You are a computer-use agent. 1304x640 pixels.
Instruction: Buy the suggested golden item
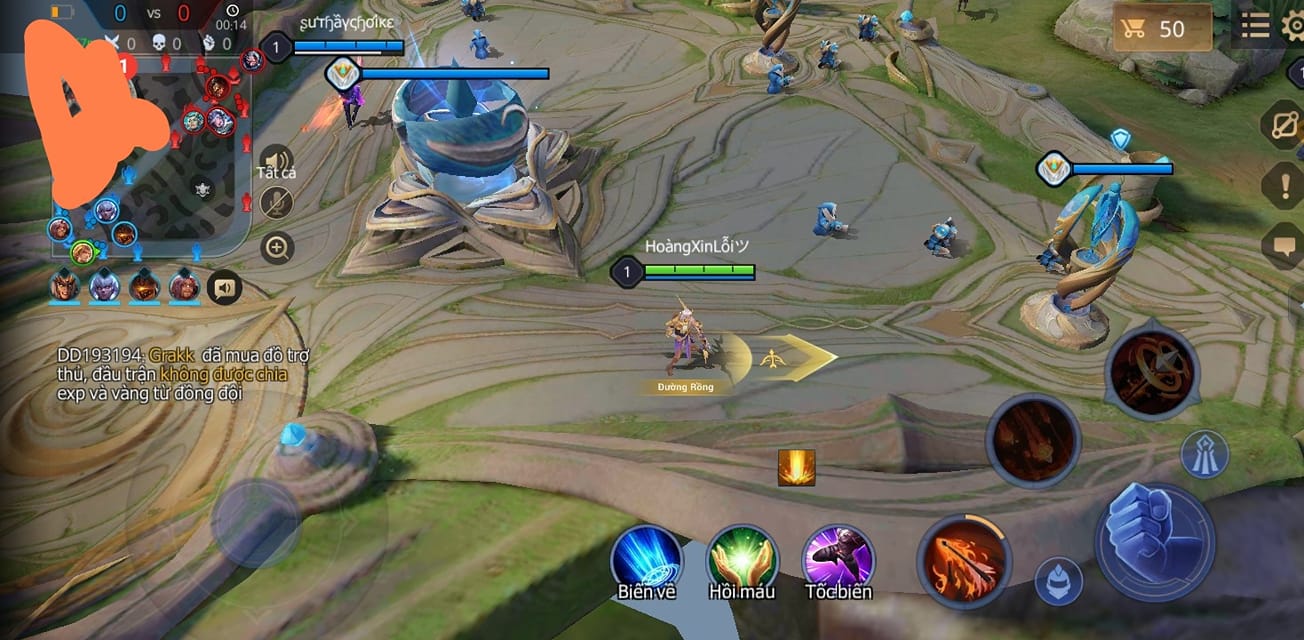tap(796, 468)
